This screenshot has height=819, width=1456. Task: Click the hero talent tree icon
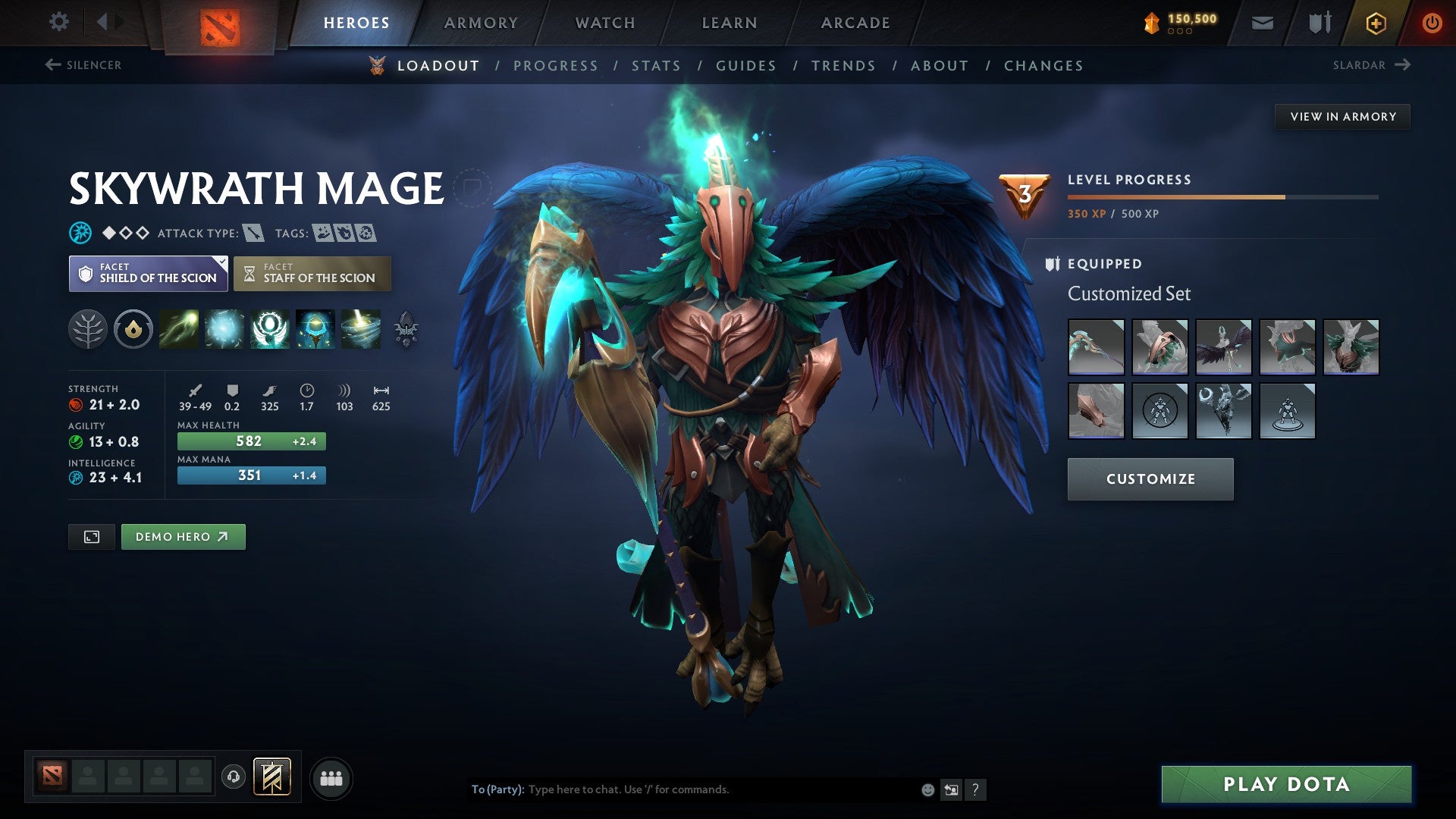pos(89,329)
